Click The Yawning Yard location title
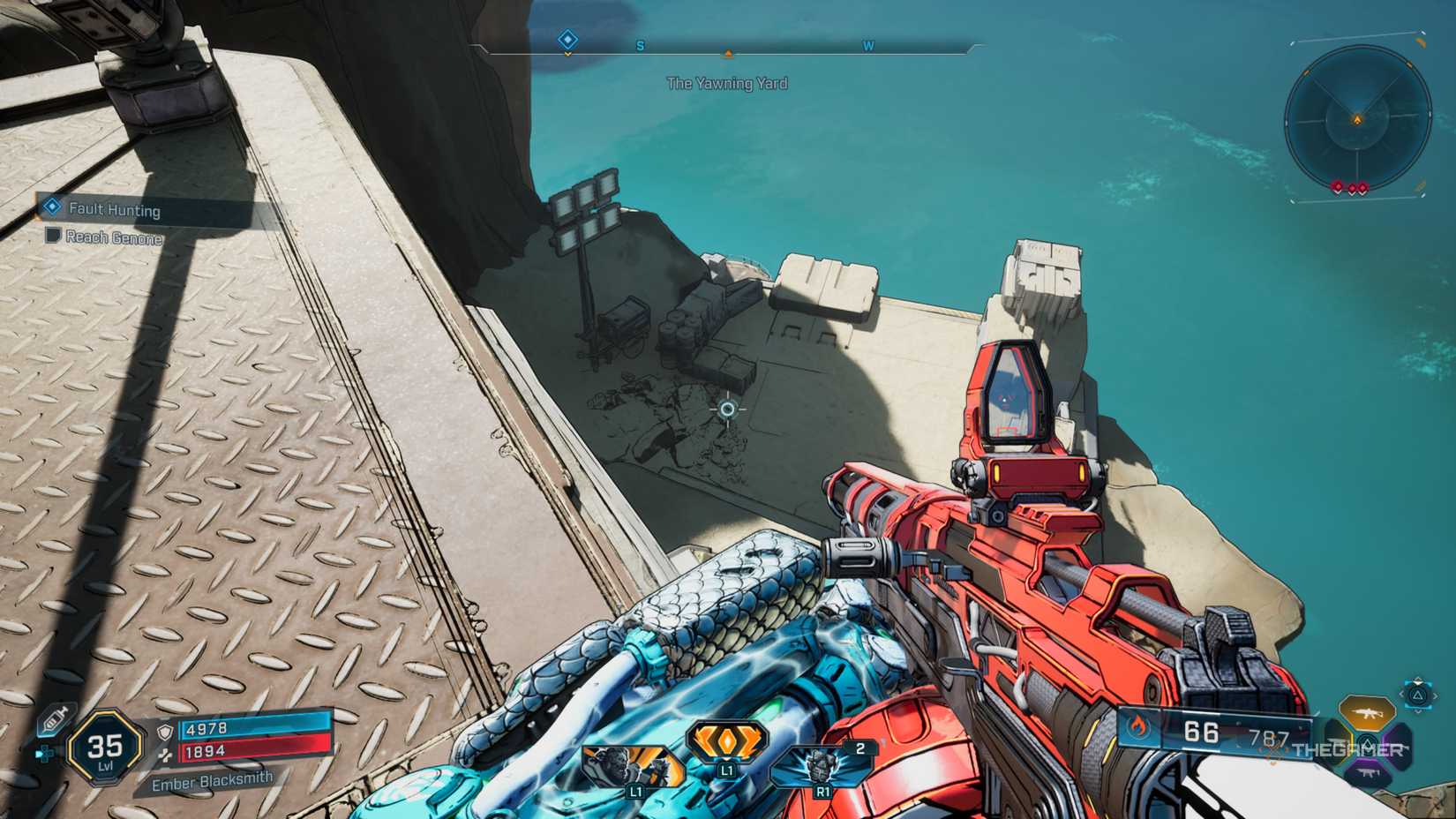This screenshot has width=1456, height=819. point(727,84)
